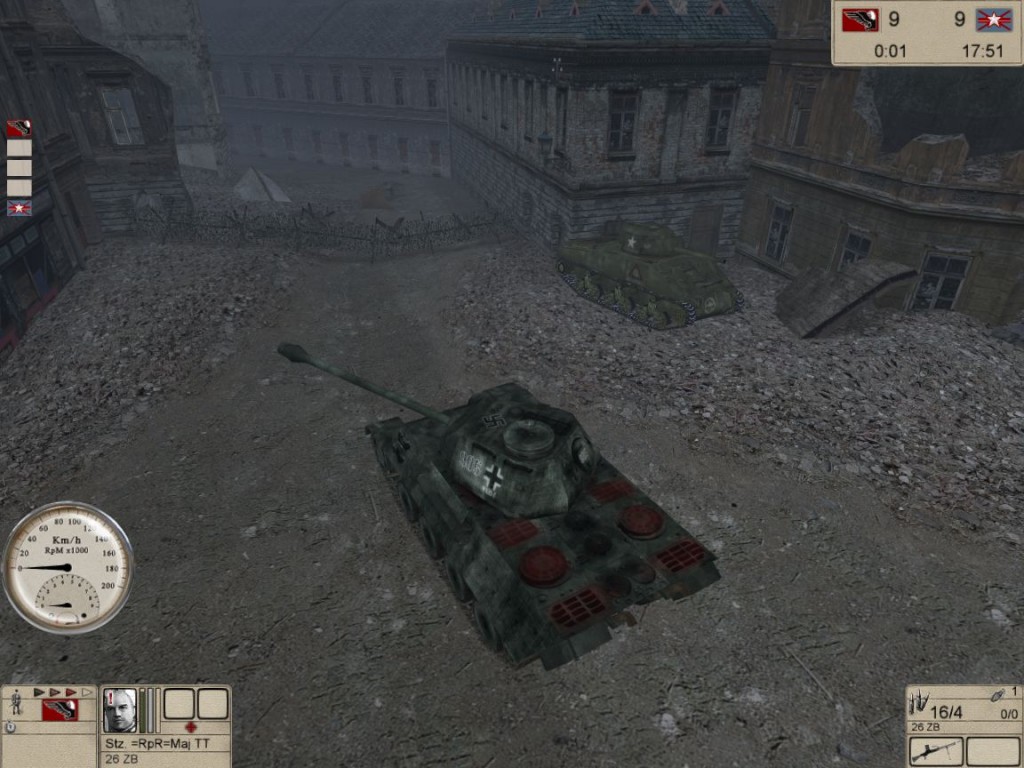Image resolution: width=1024 pixels, height=768 pixels.
Task: Select the grenade icon in the ammo panel
Action: [997, 696]
